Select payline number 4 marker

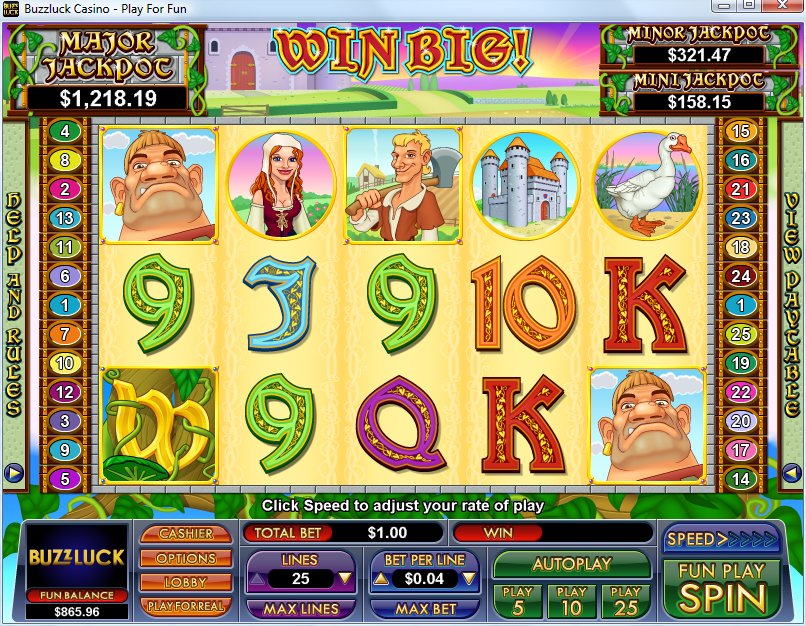coord(65,131)
